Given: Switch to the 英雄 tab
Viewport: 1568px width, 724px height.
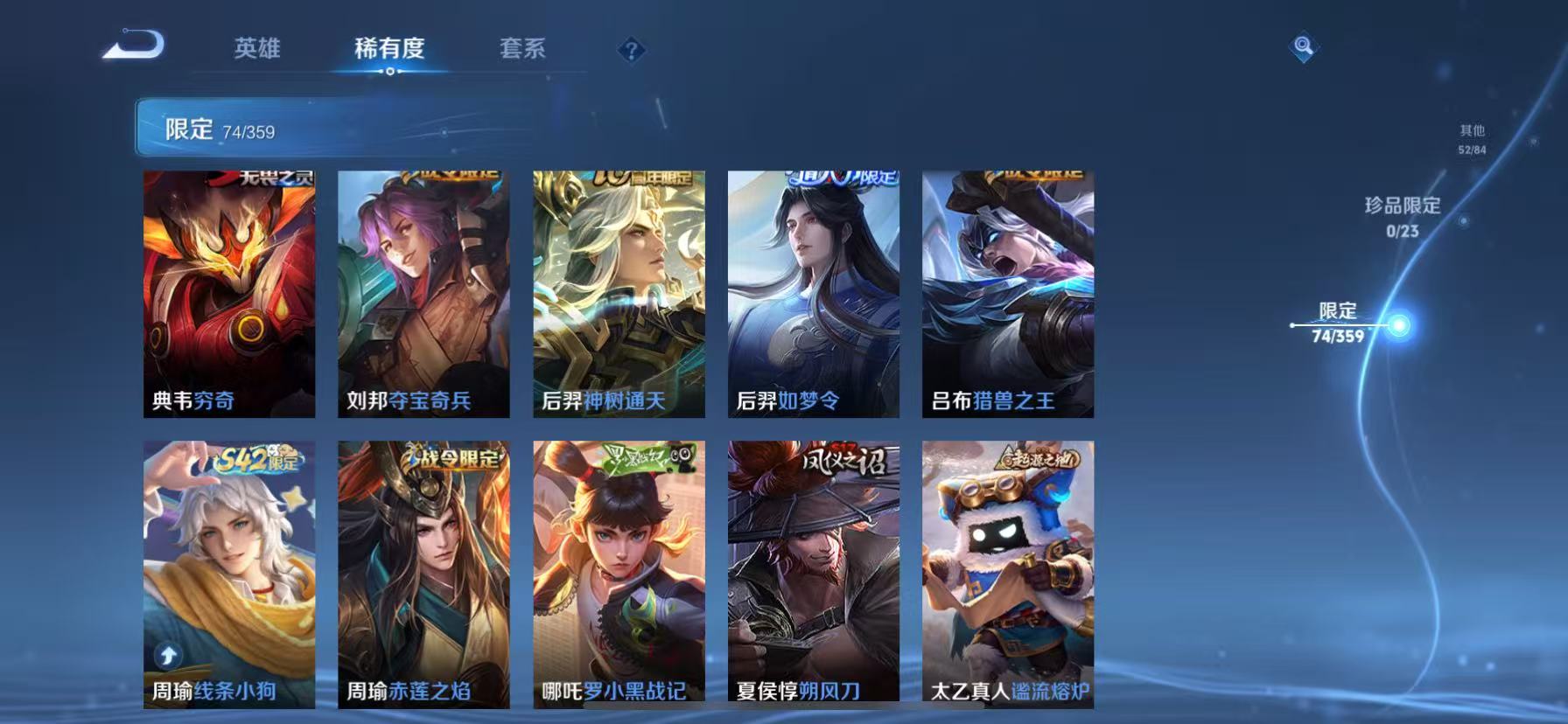Looking at the screenshot, I should (256, 50).
